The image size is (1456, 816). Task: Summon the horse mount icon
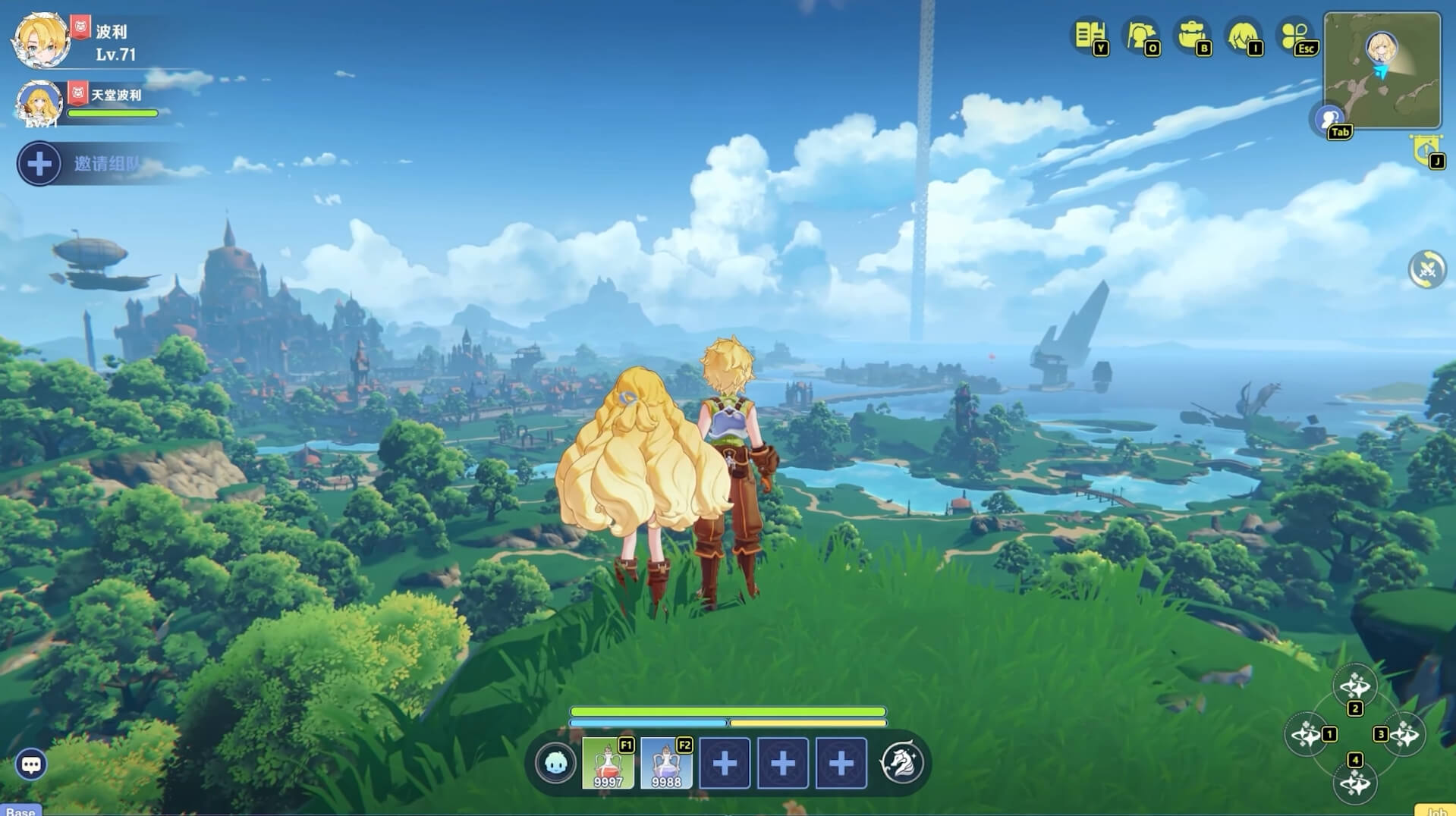pos(902,763)
